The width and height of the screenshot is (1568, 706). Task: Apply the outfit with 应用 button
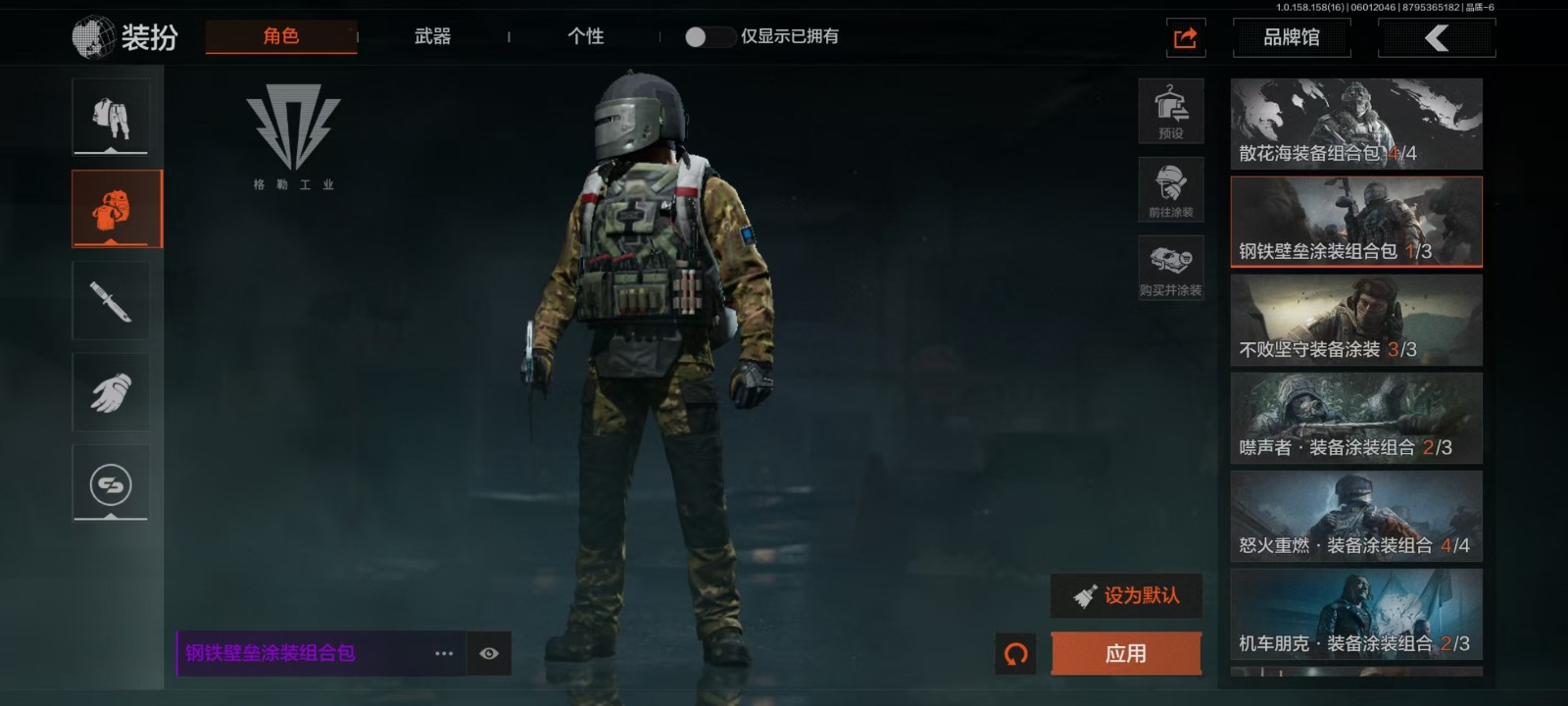pos(1126,653)
